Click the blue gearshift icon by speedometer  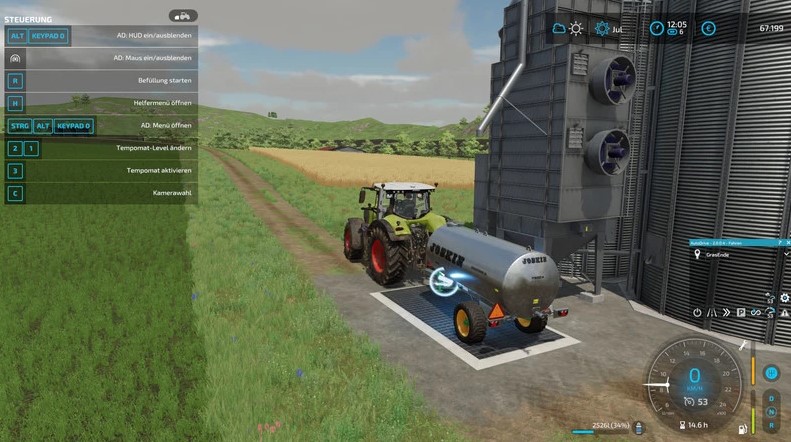point(771,373)
